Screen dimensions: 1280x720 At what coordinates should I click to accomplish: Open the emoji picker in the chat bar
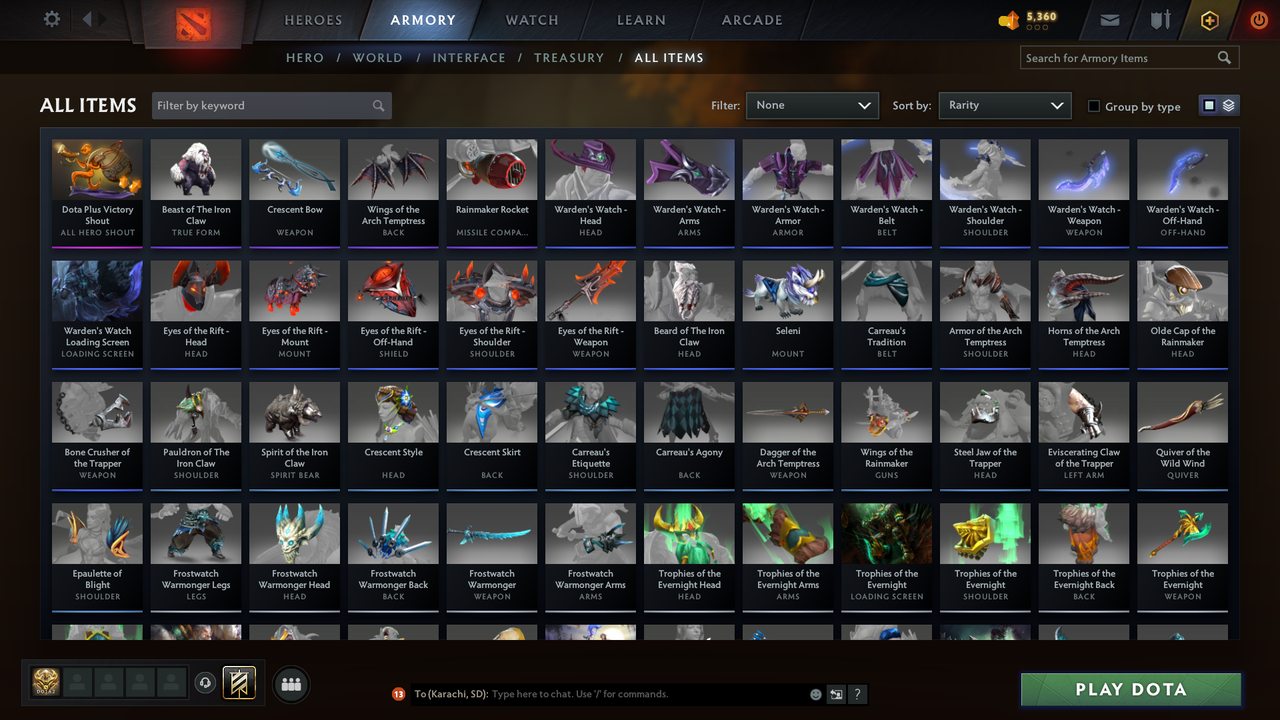815,693
